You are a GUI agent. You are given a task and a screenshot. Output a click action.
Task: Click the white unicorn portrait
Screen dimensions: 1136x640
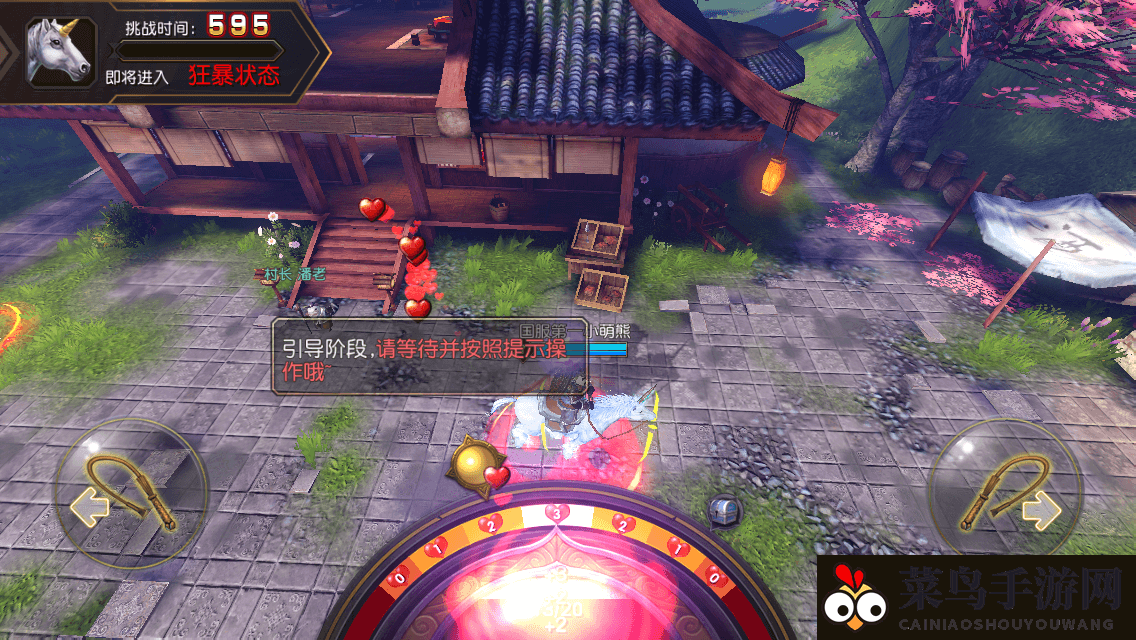click(60, 50)
